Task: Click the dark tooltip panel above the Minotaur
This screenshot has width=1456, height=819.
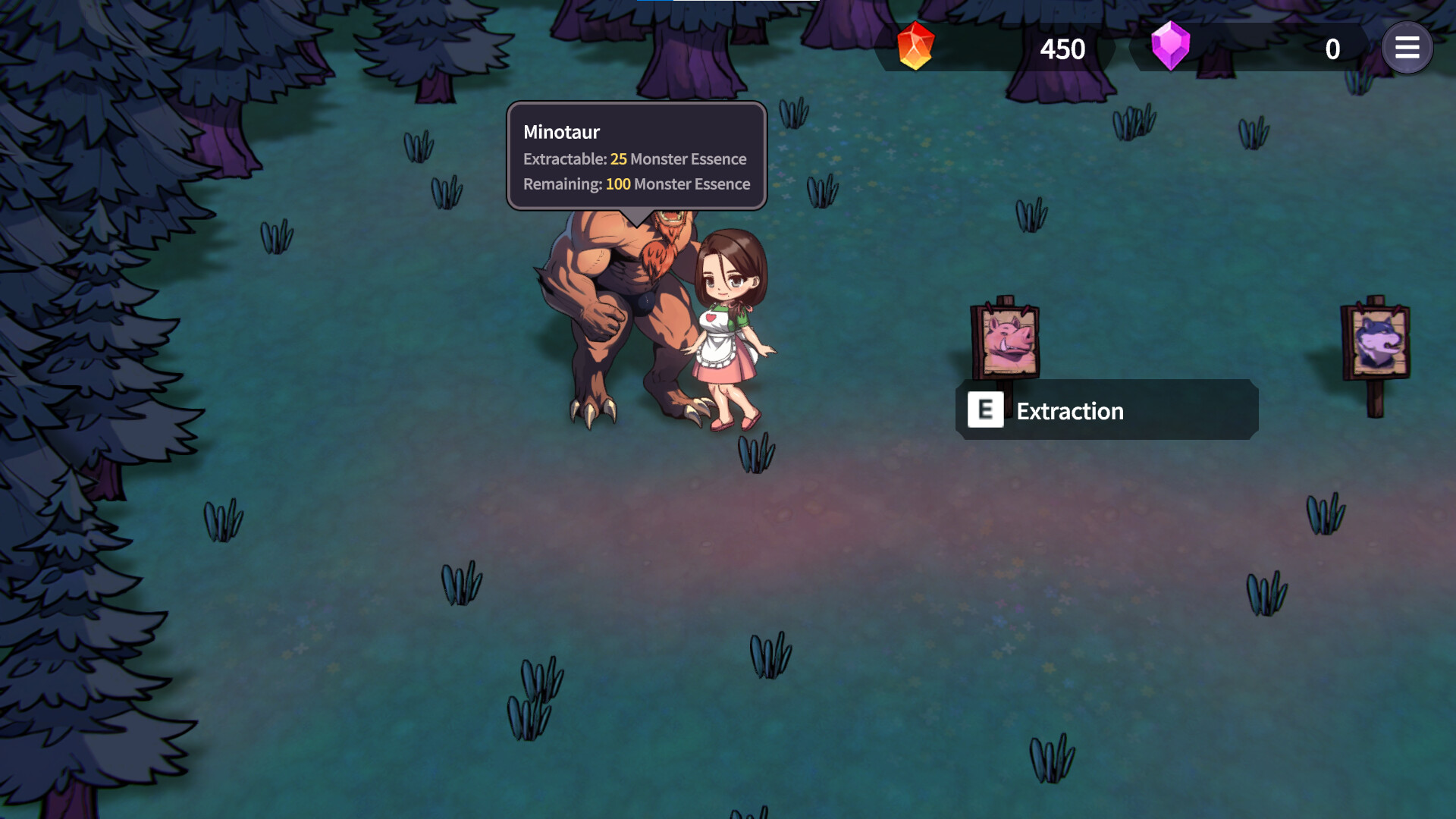Action: 636,155
